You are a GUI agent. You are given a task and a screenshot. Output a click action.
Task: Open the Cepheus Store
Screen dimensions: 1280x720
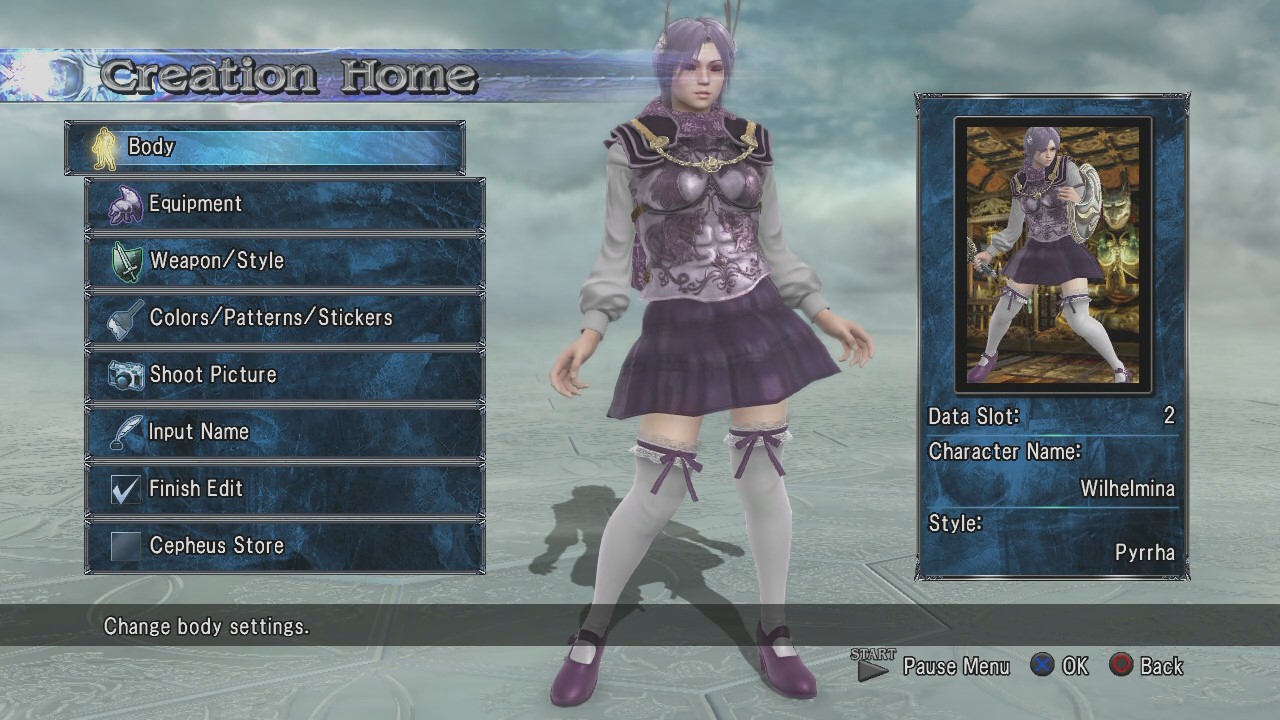(x=285, y=546)
